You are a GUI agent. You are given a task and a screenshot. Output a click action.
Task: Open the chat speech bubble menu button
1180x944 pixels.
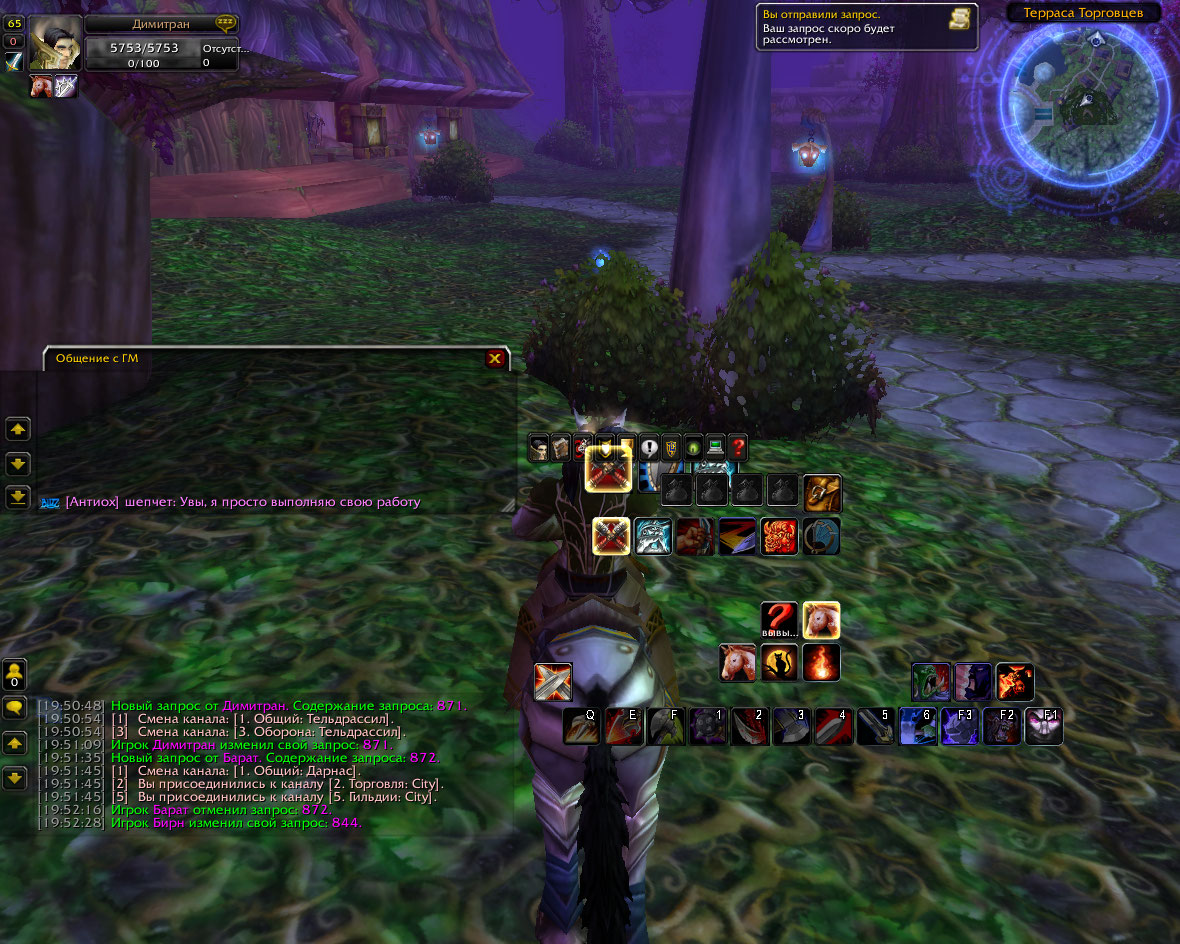point(15,708)
